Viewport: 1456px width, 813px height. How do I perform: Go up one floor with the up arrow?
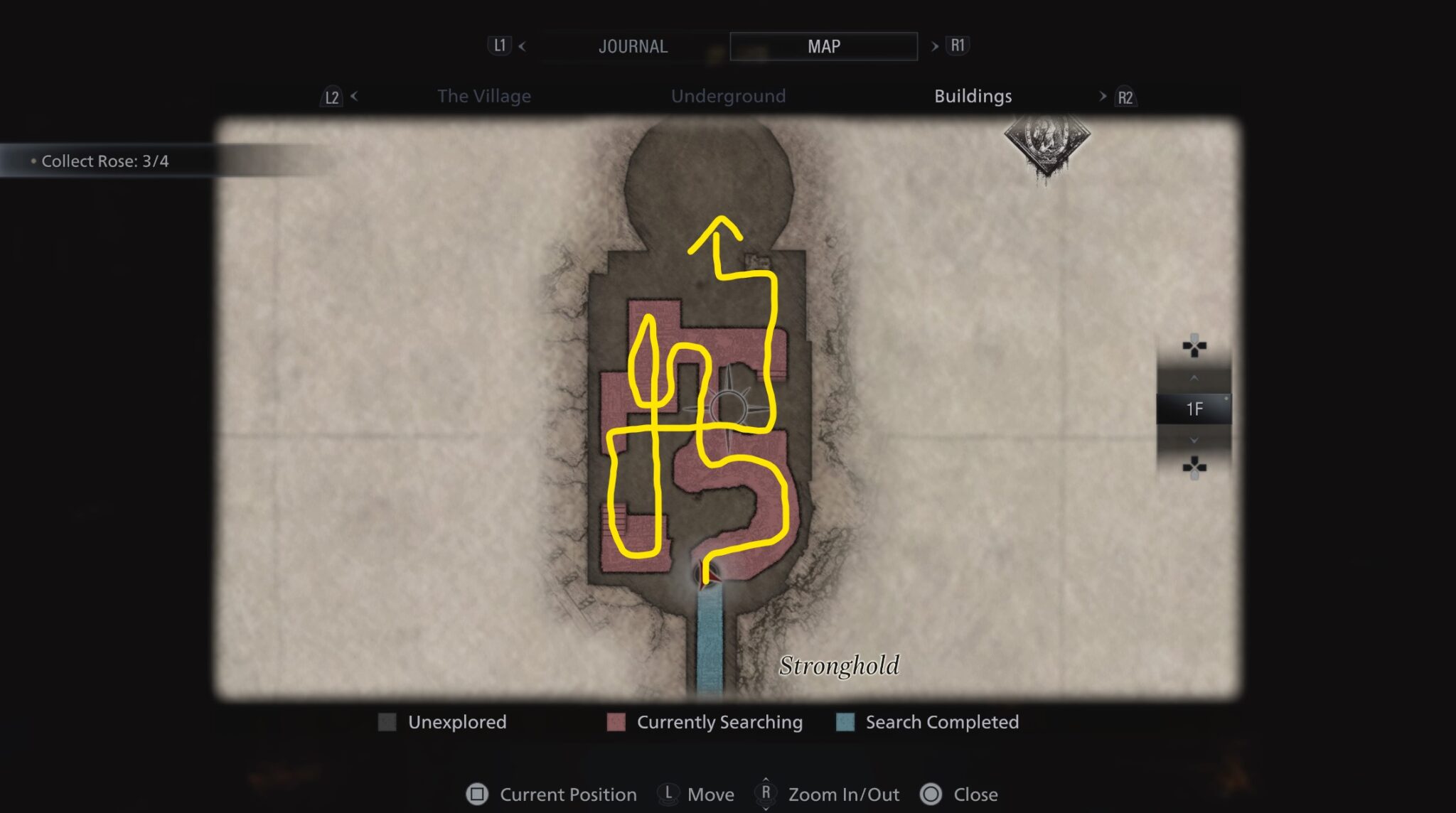tap(1194, 377)
